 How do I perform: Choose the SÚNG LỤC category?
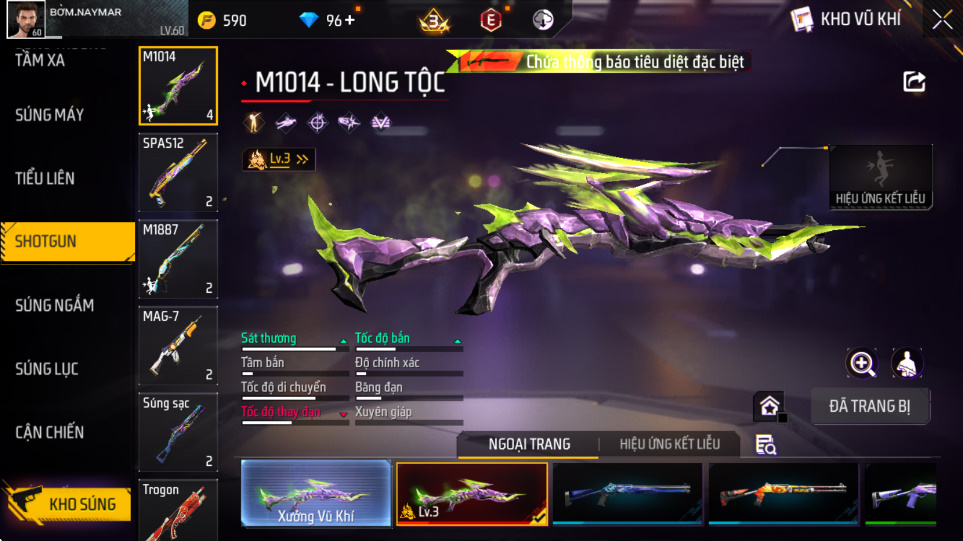46,369
